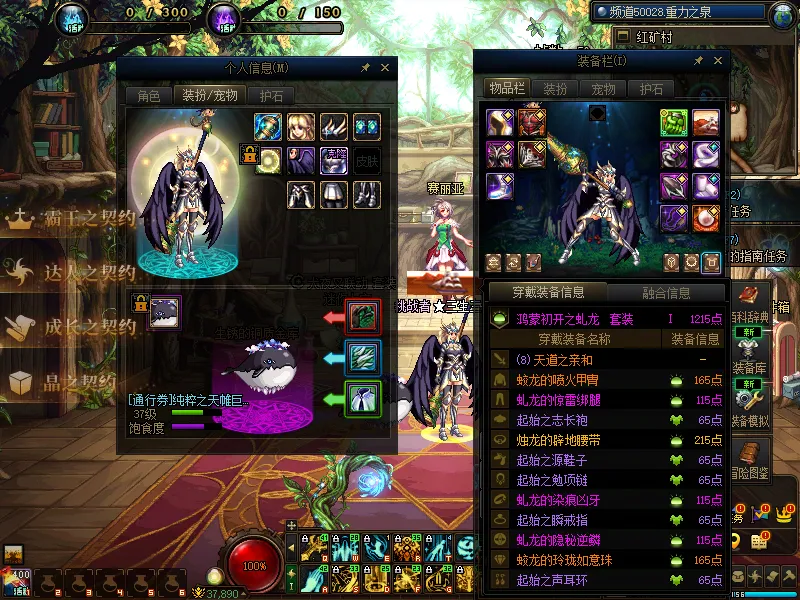Show the 穿戴装备信息 tab

click(x=548, y=293)
